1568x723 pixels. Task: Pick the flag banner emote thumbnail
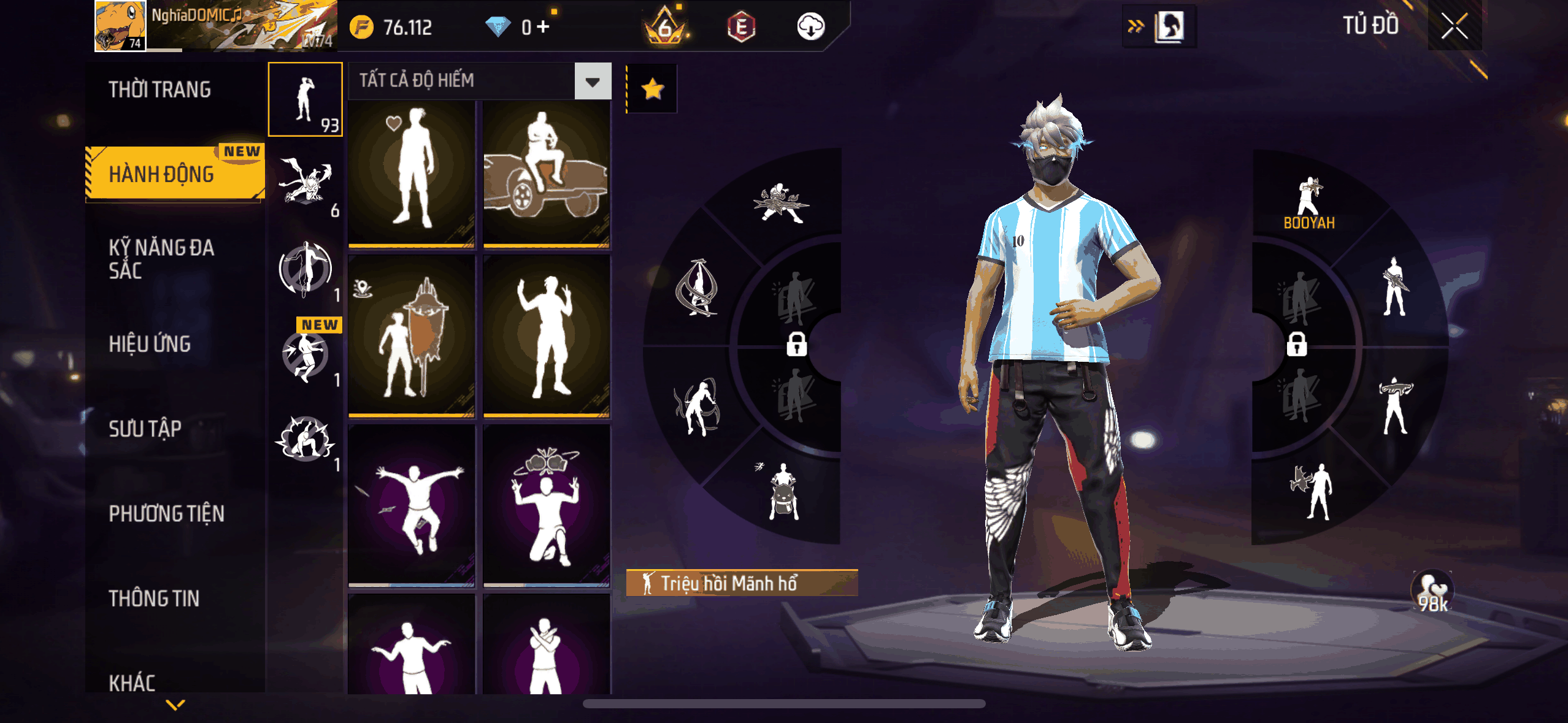pos(412,337)
